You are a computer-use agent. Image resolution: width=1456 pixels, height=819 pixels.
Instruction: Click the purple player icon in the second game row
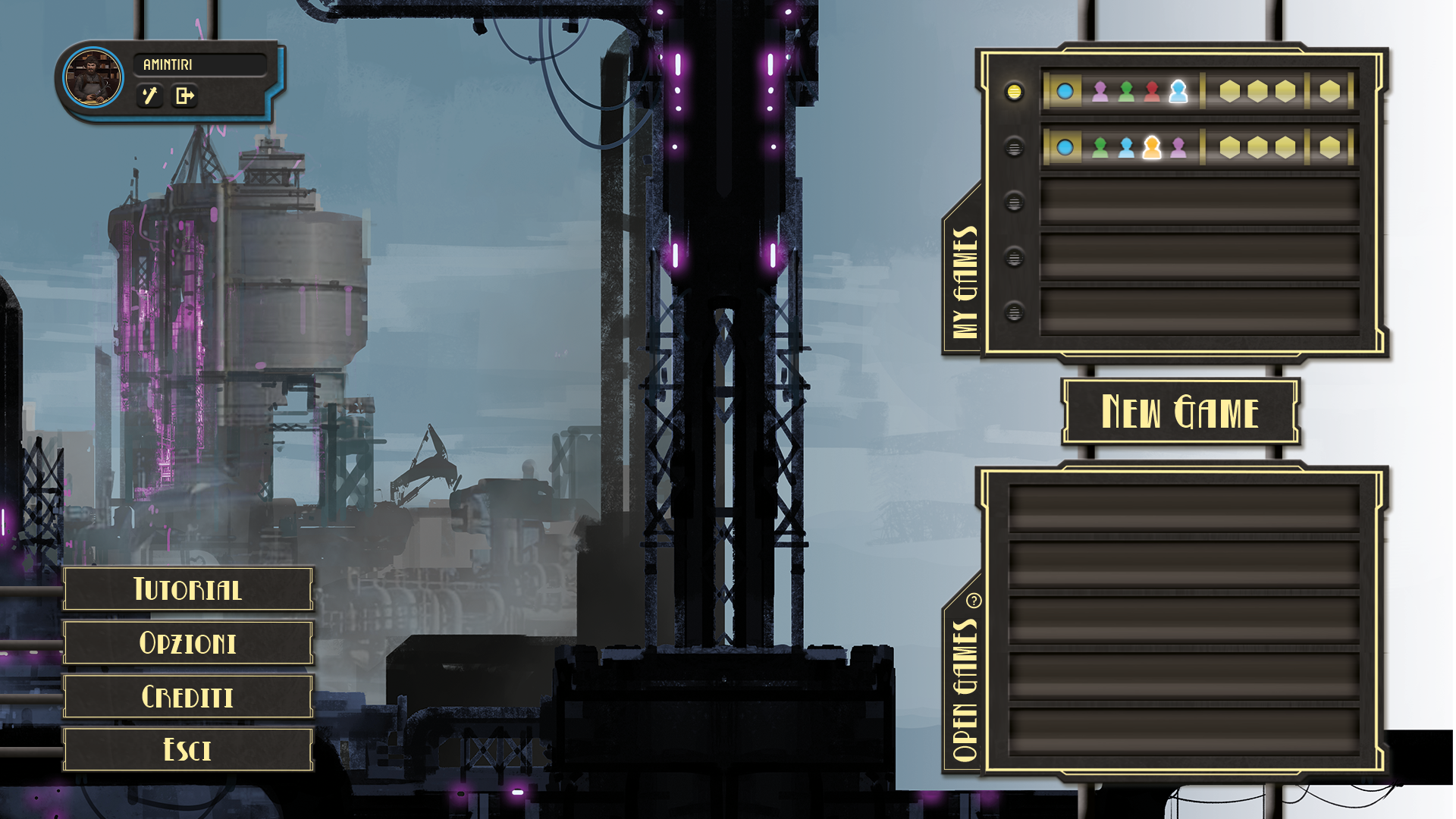(x=1178, y=147)
